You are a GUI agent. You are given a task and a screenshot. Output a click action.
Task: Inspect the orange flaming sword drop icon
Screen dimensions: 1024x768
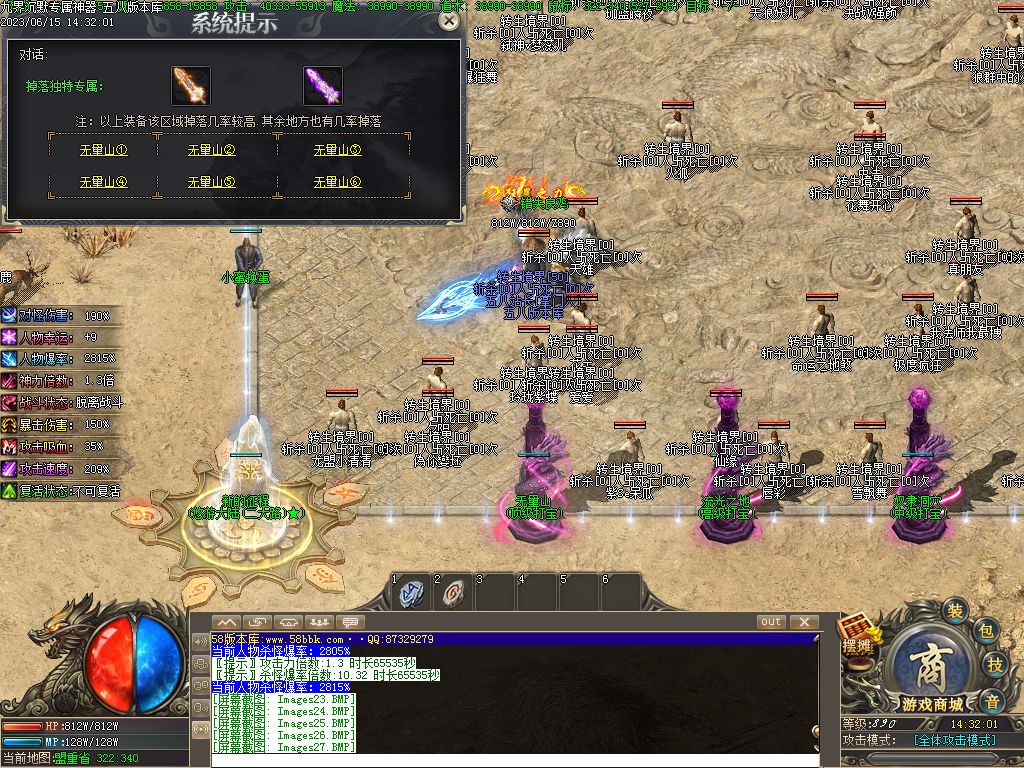[190, 86]
